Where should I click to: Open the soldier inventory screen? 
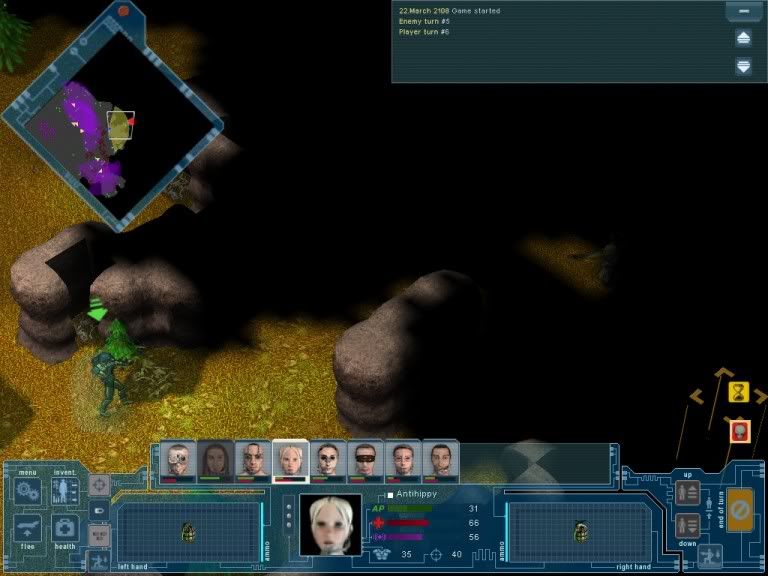point(65,491)
